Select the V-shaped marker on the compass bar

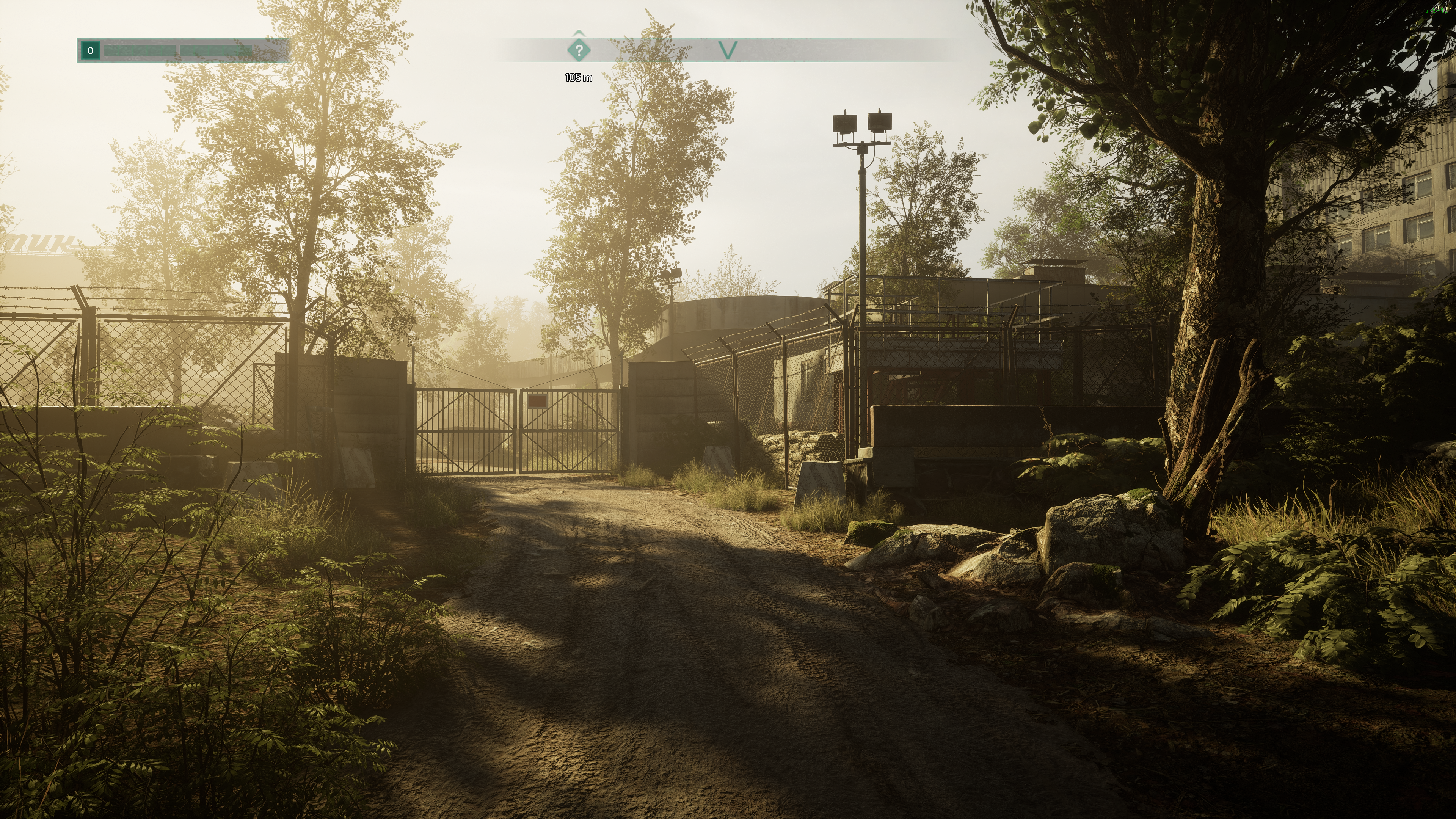point(728,50)
